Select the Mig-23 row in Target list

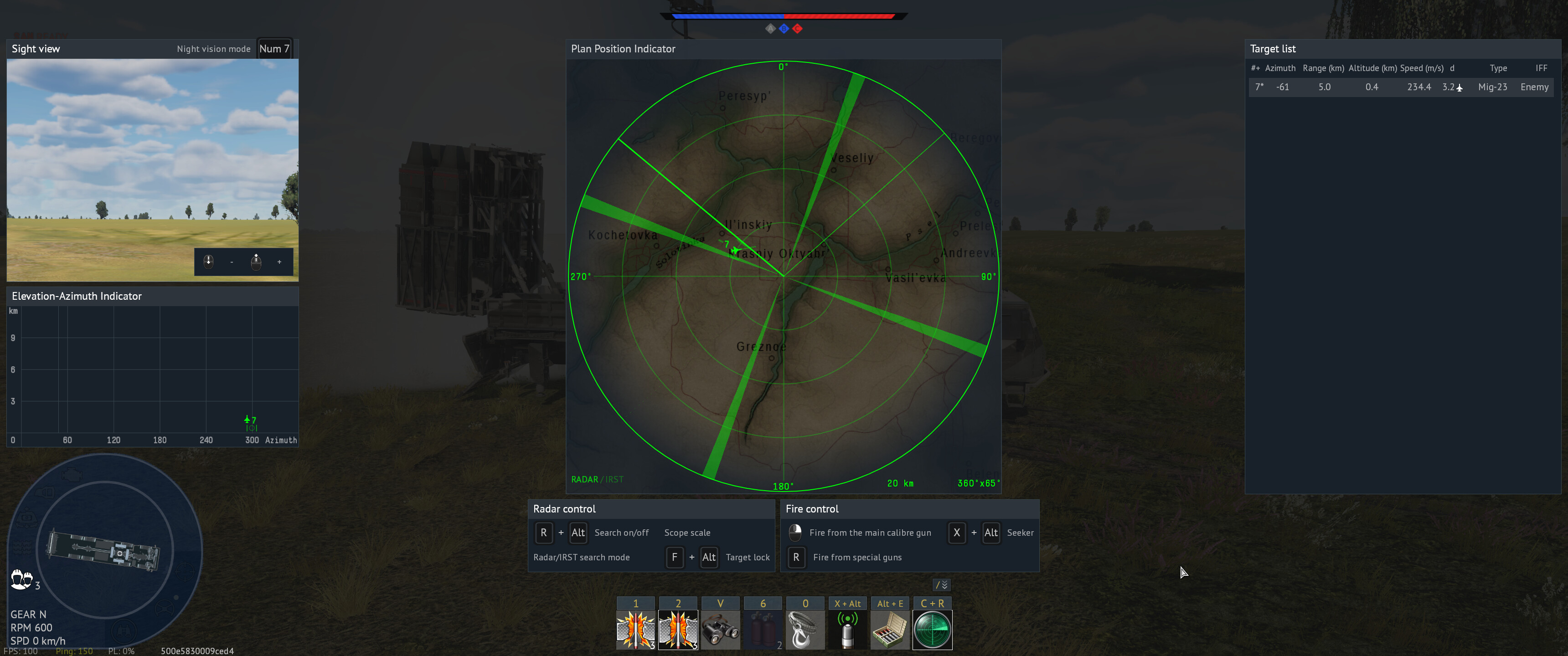[x=1400, y=87]
